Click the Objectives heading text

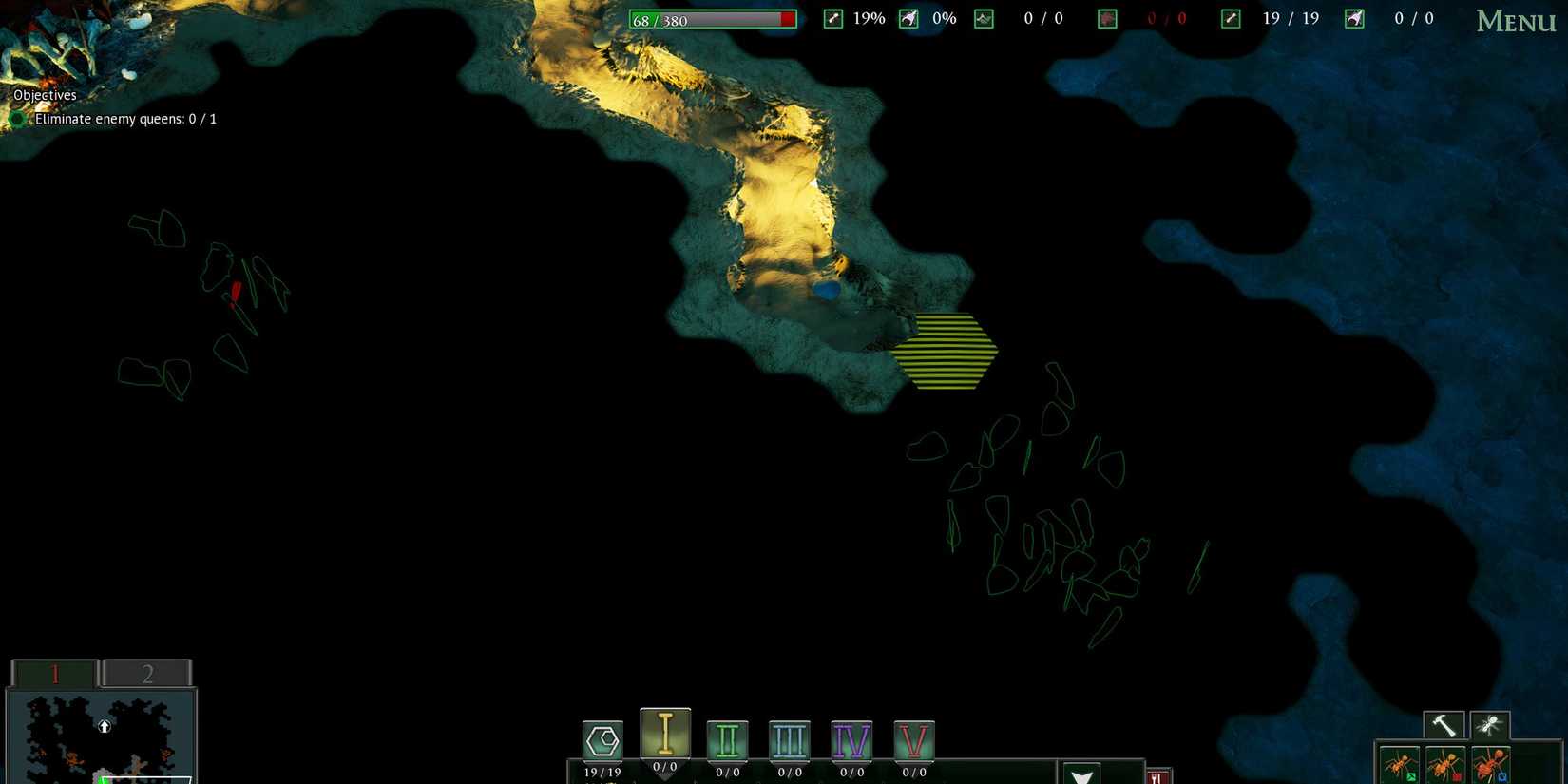tap(44, 94)
